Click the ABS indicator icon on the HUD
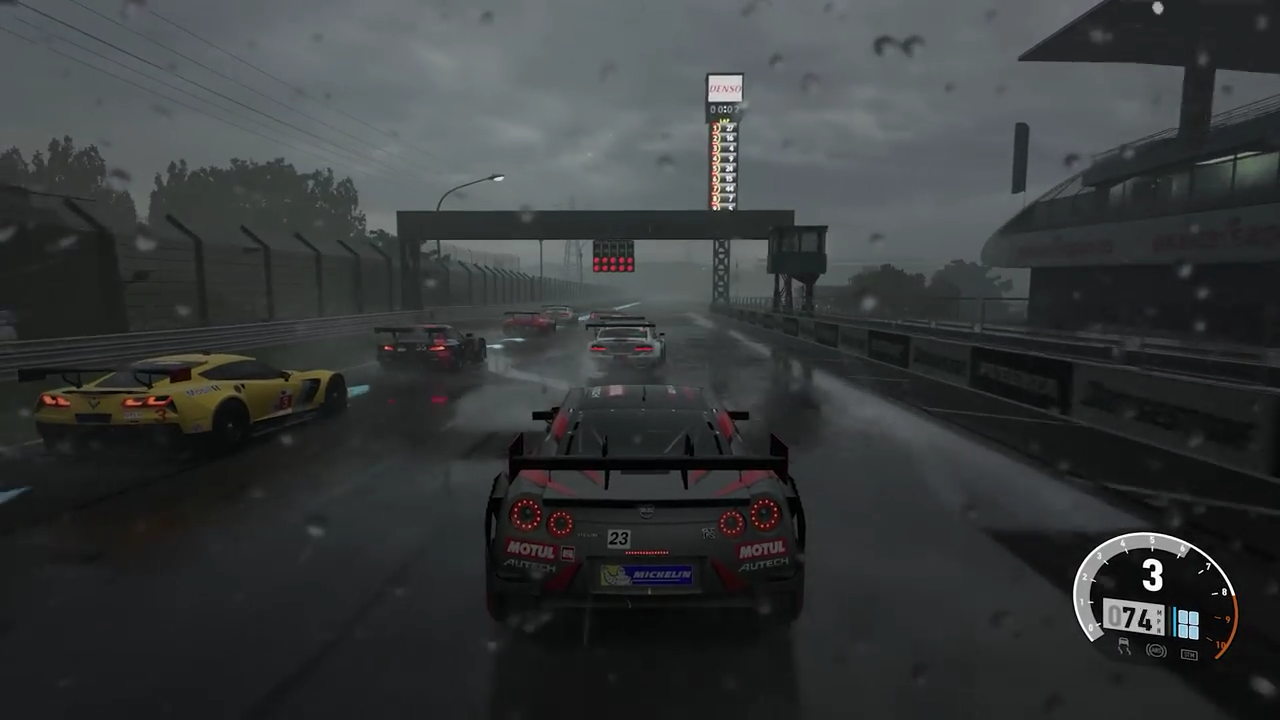1280x720 pixels. (x=1156, y=650)
